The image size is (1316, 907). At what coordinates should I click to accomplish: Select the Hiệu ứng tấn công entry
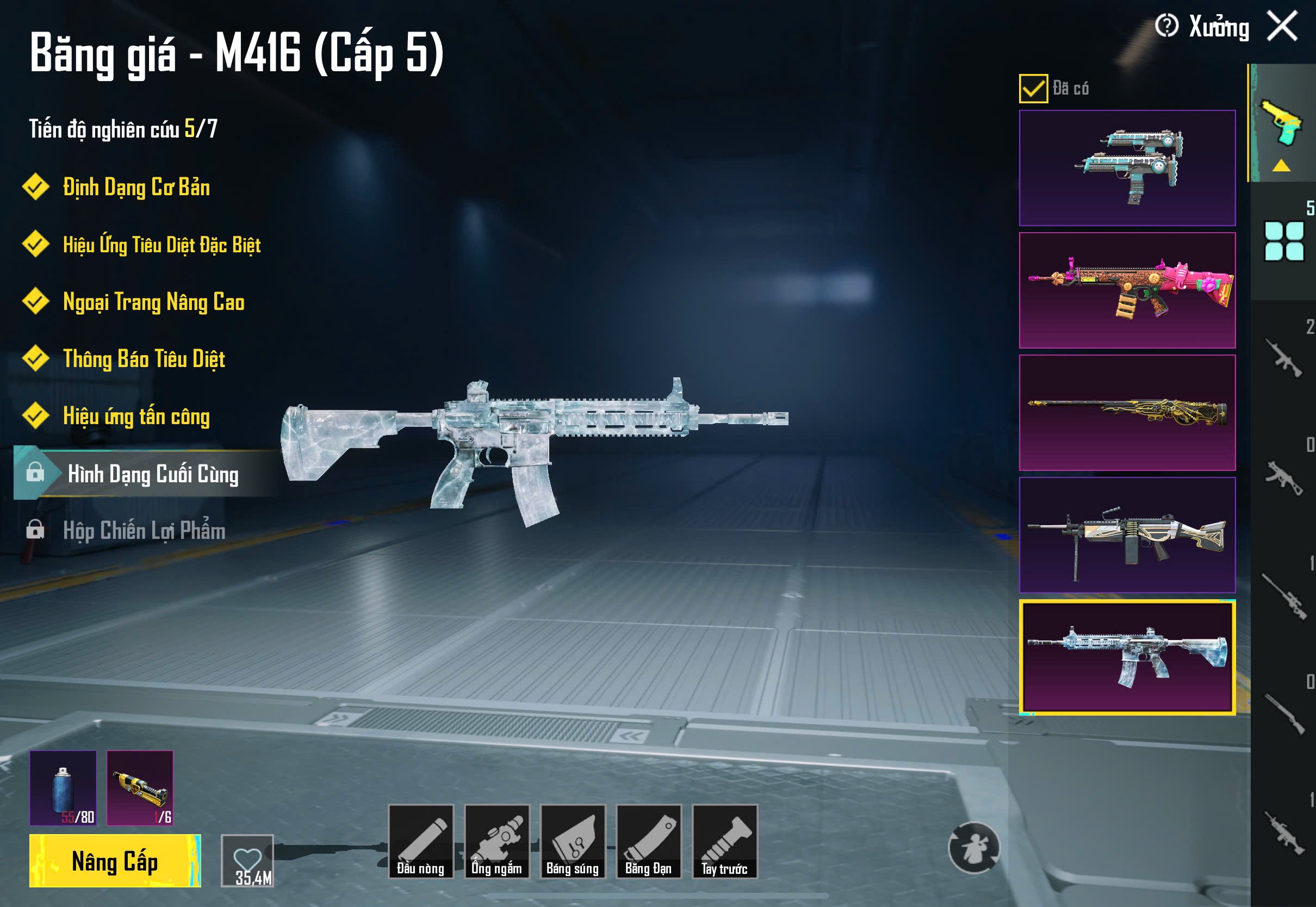point(136,417)
